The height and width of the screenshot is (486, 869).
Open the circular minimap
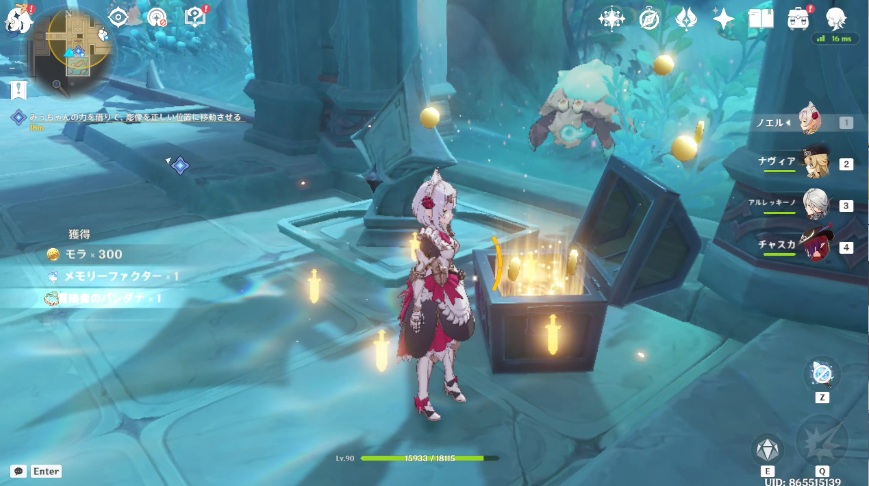coord(70,44)
